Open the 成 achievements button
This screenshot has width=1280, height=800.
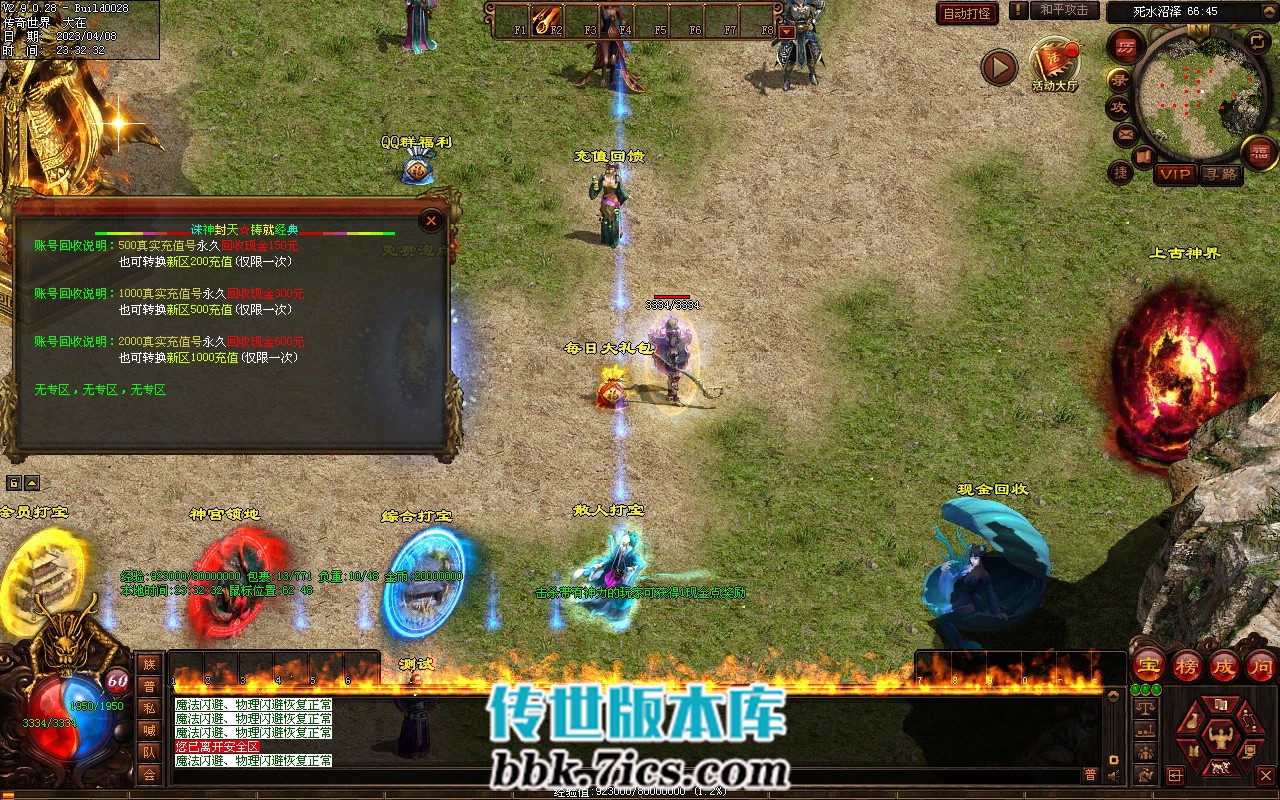tap(1225, 665)
